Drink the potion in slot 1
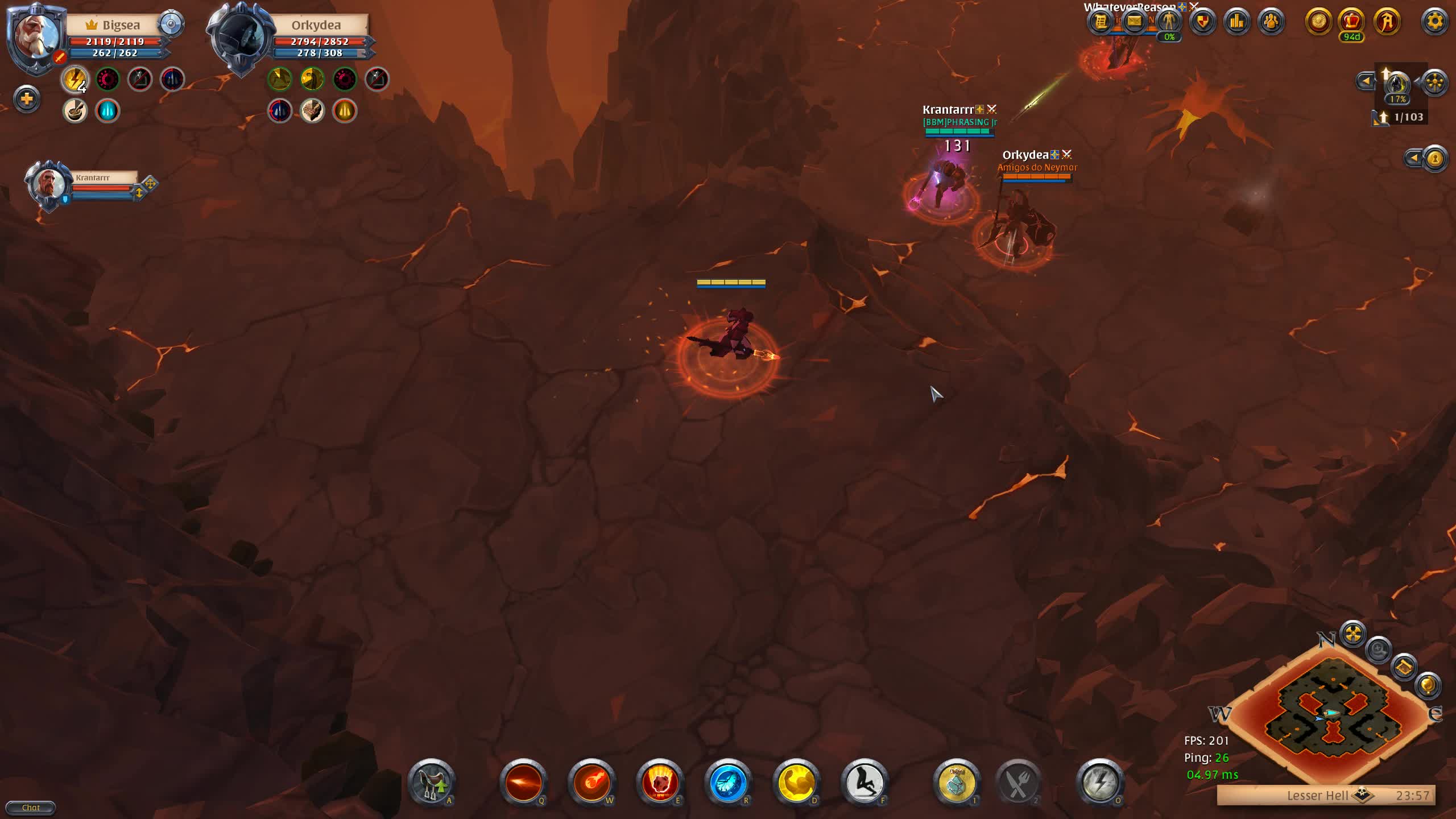This screenshot has height=819, width=1456. [957, 784]
